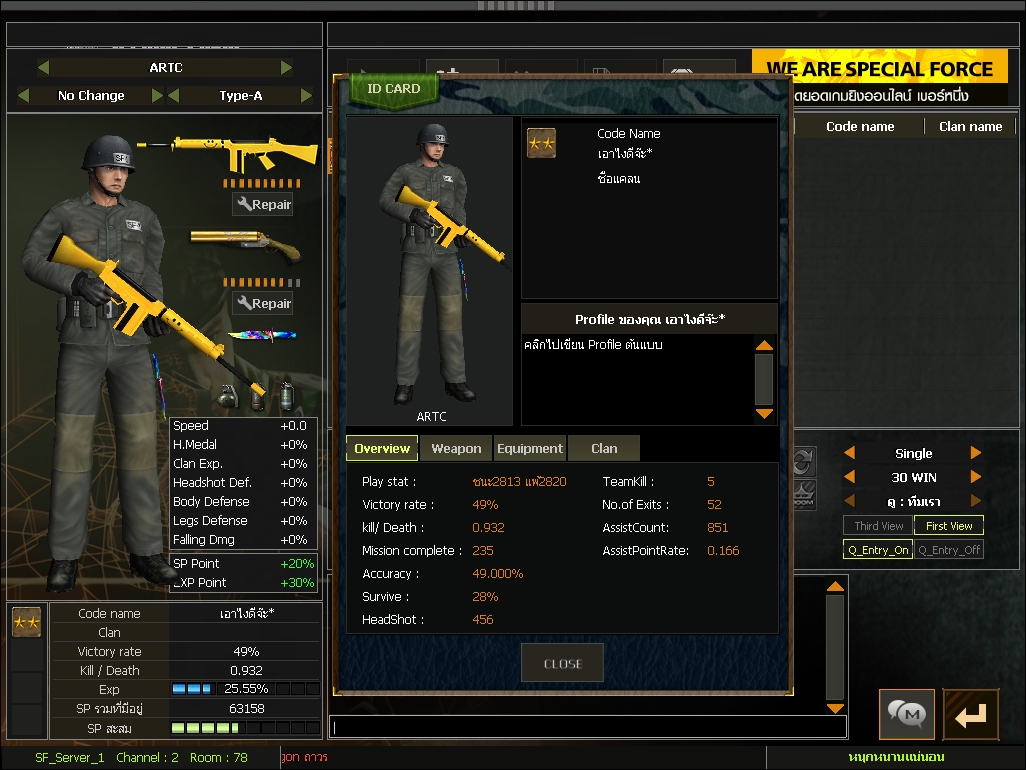Click the Type-A right arrow
The height and width of the screenshot is (770, 1026).
point(306,96)
